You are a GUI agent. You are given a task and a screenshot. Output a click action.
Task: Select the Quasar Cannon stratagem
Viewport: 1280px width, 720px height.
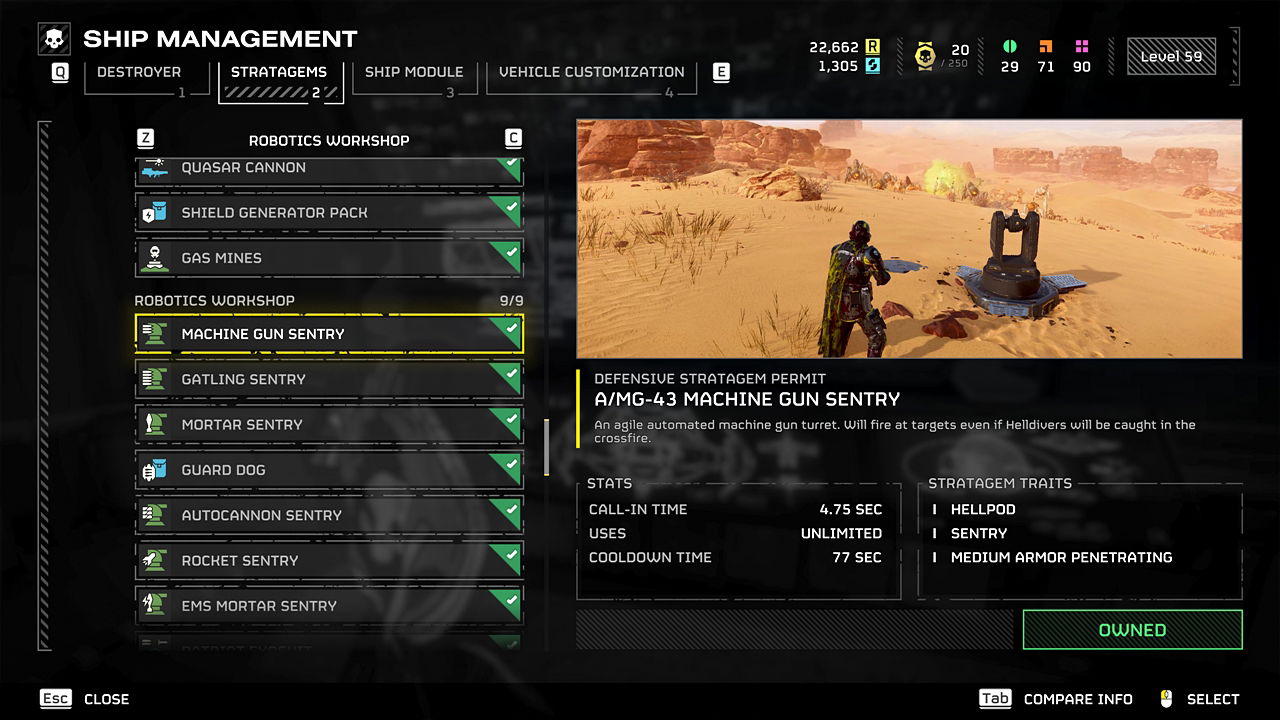tap(328, 169)
